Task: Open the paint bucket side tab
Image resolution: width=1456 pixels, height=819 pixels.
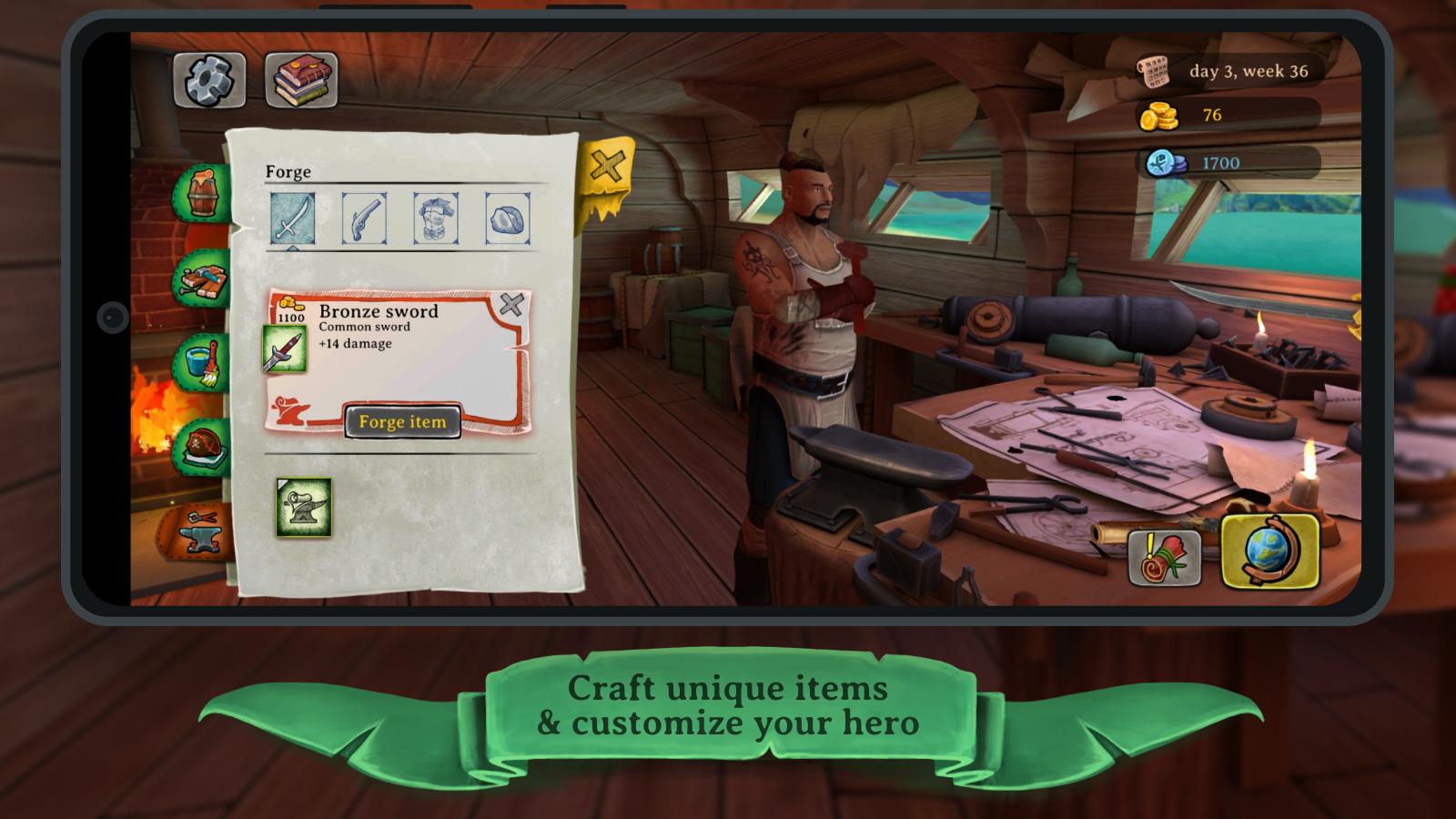Action: point(205,363)
